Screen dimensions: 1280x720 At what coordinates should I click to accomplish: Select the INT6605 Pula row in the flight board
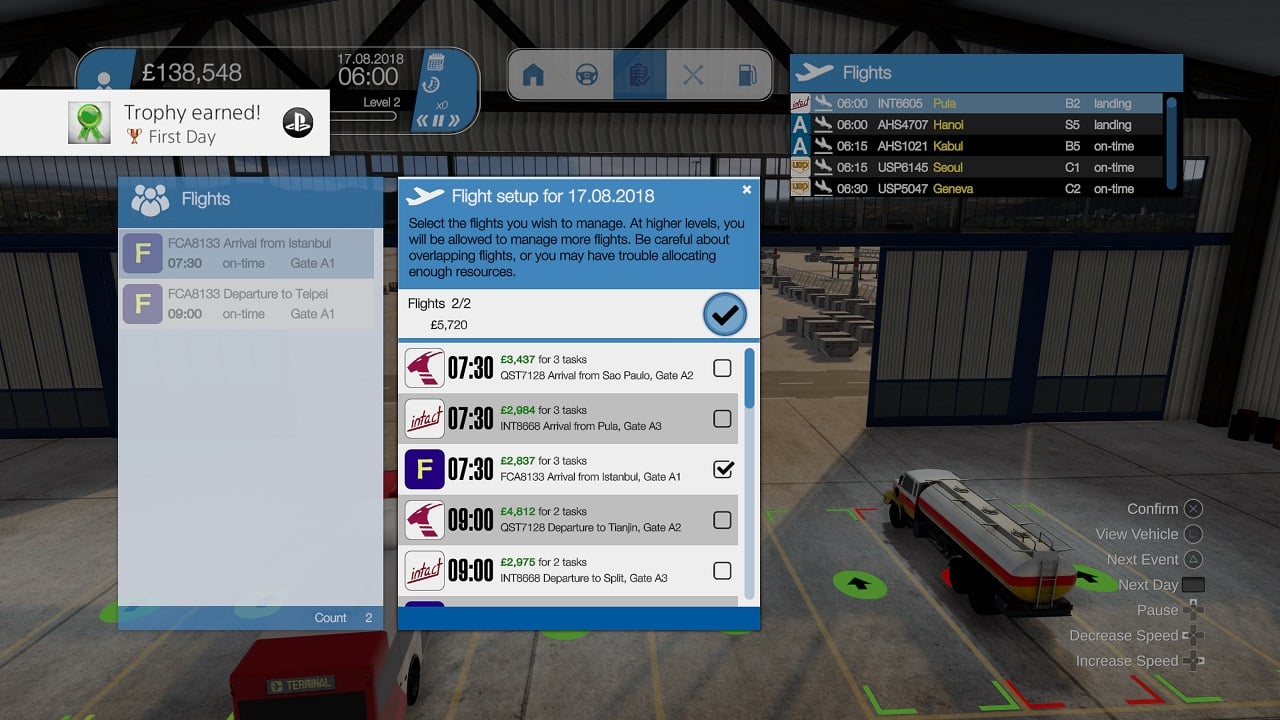click(976, 103)
